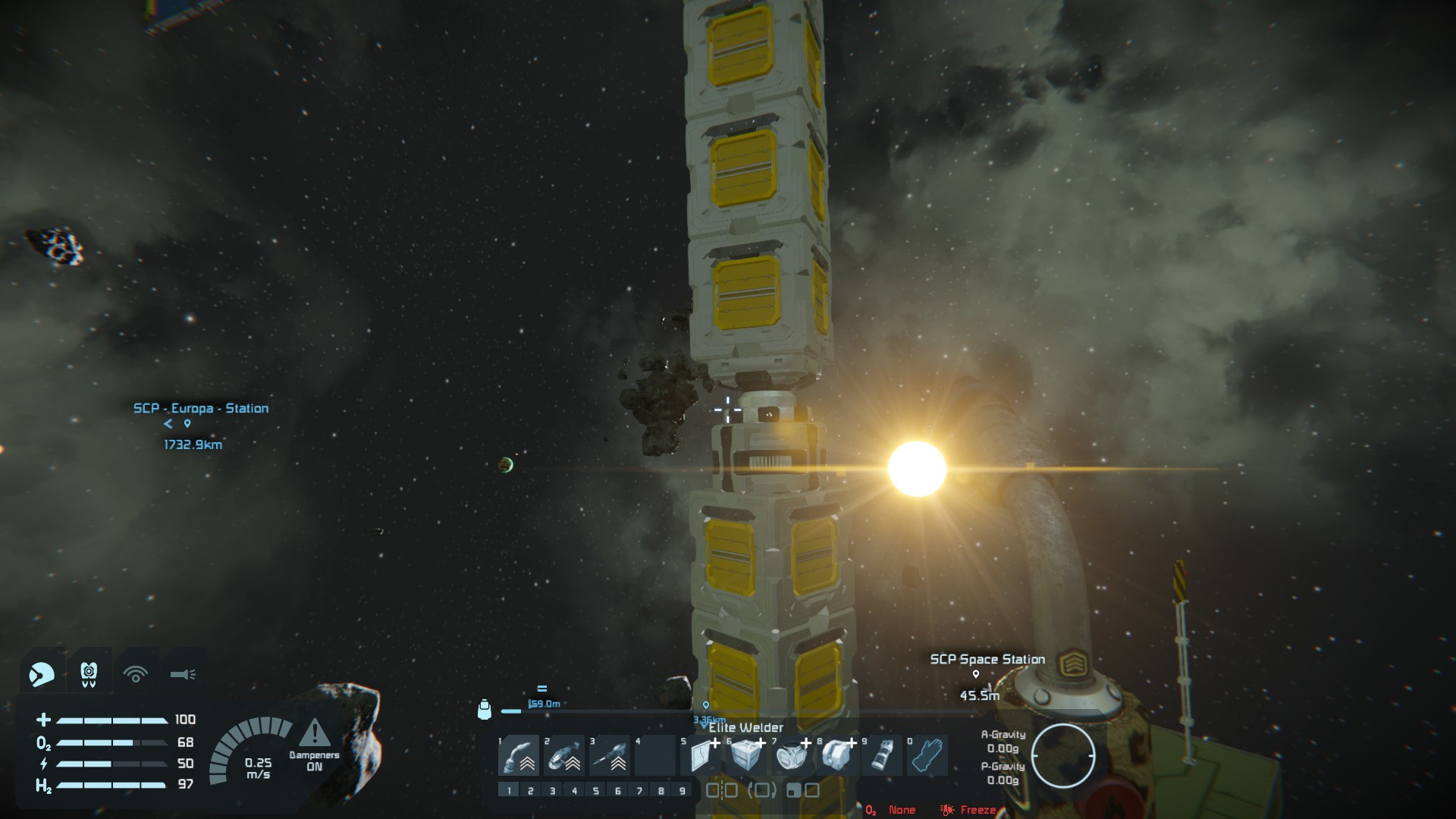Screen dimensions: 1456x819
Task: Select the Elite Welder hotbar slot
Action: click(x=519, y=755)
